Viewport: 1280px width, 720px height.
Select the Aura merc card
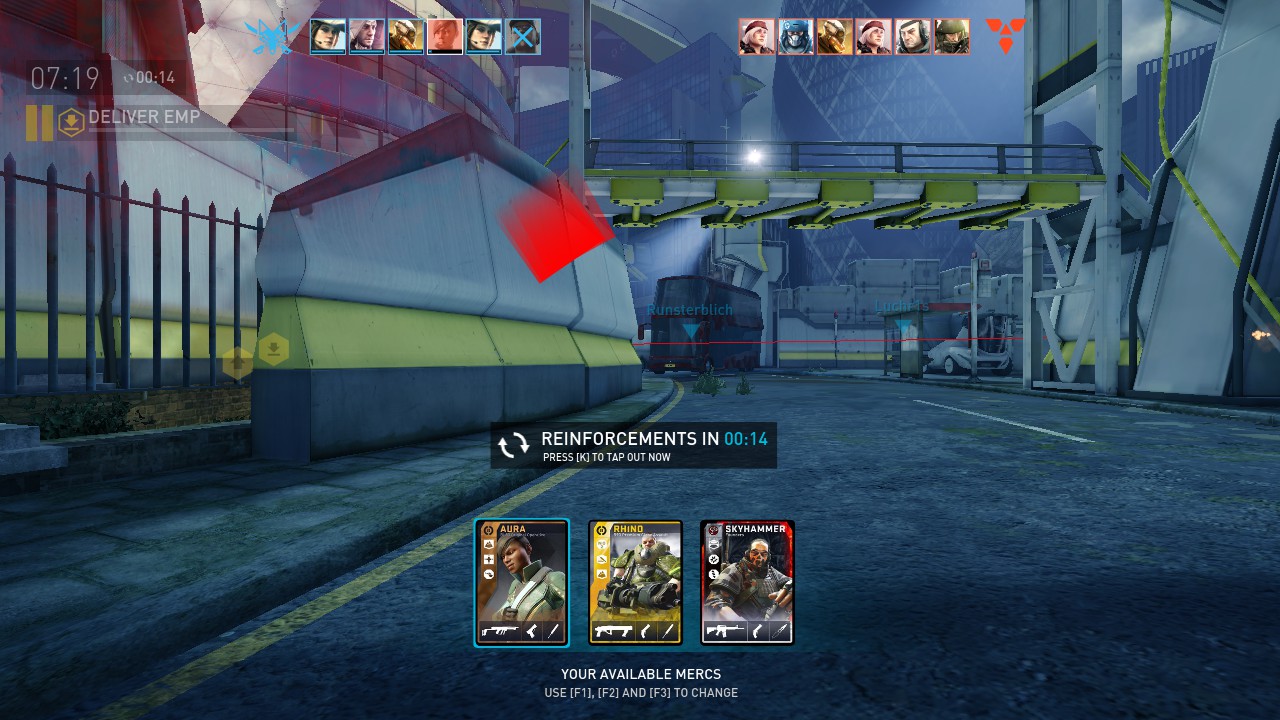tap(521, 582)
